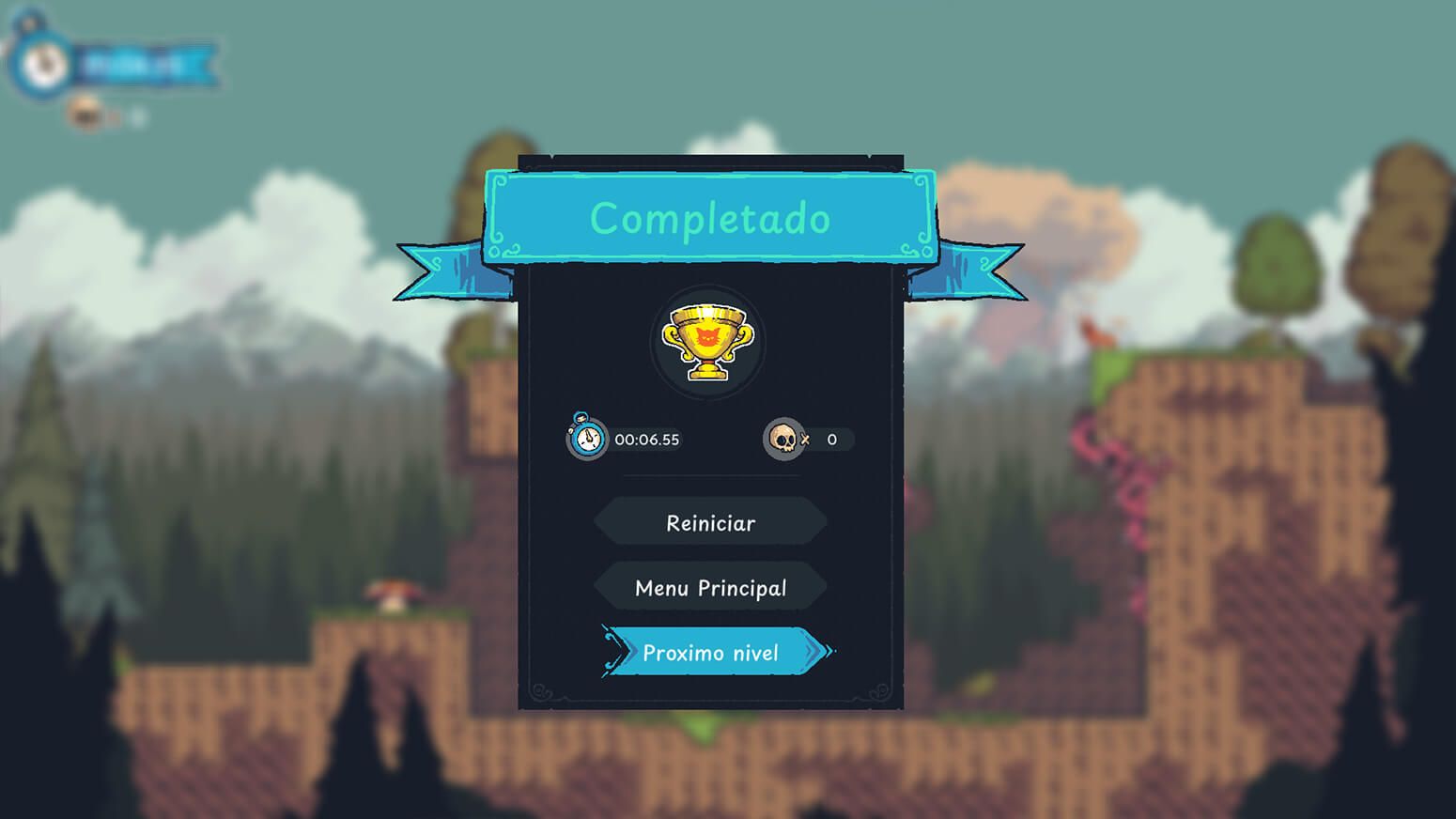Advance with the Proximo nivel button
Viewport: 1456px width, 819px height.
[711, 652]
